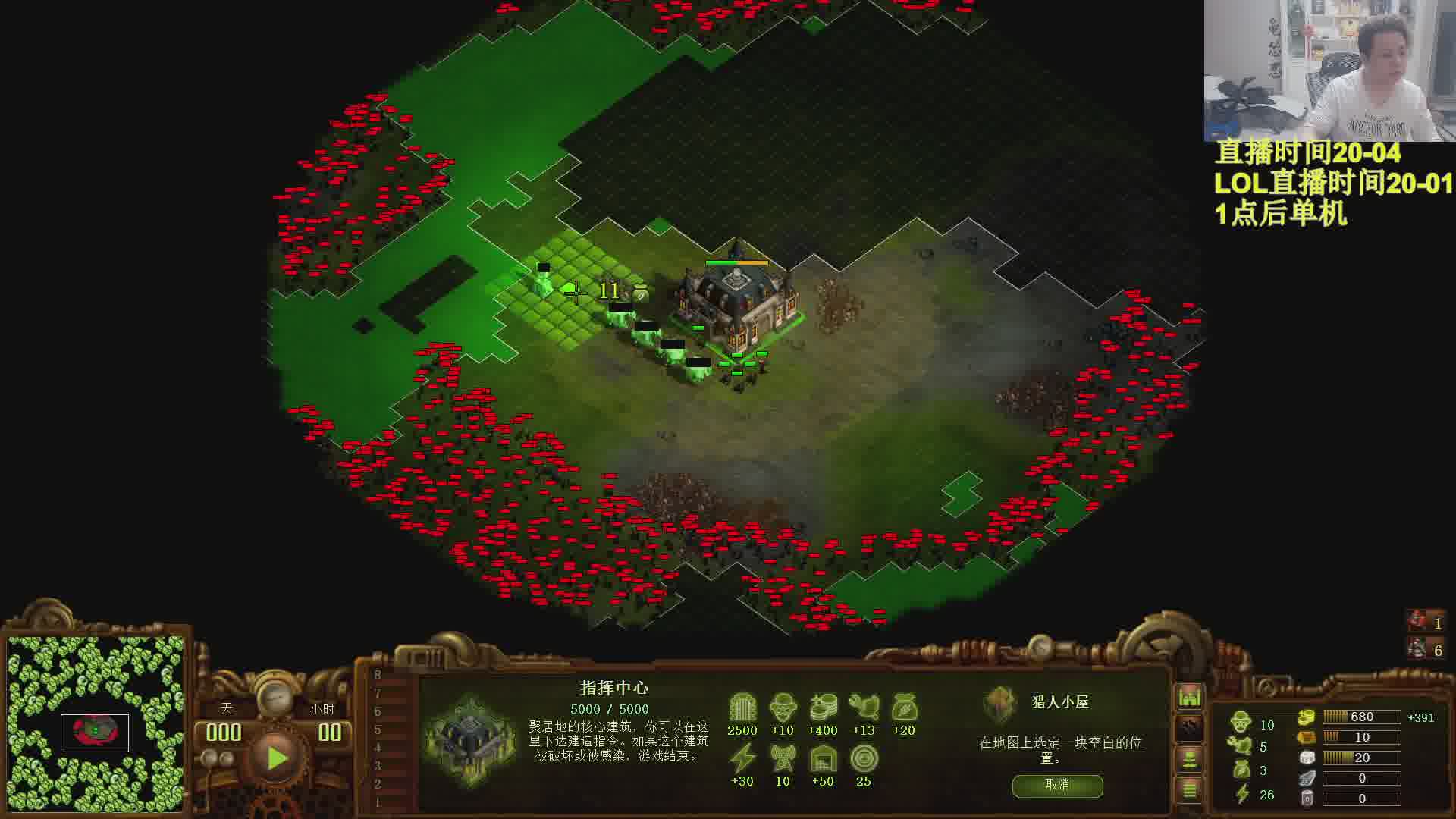The width and height of the screenshot is (1456, 819).
Task: Open the gears icon button
Action: 1189,727
